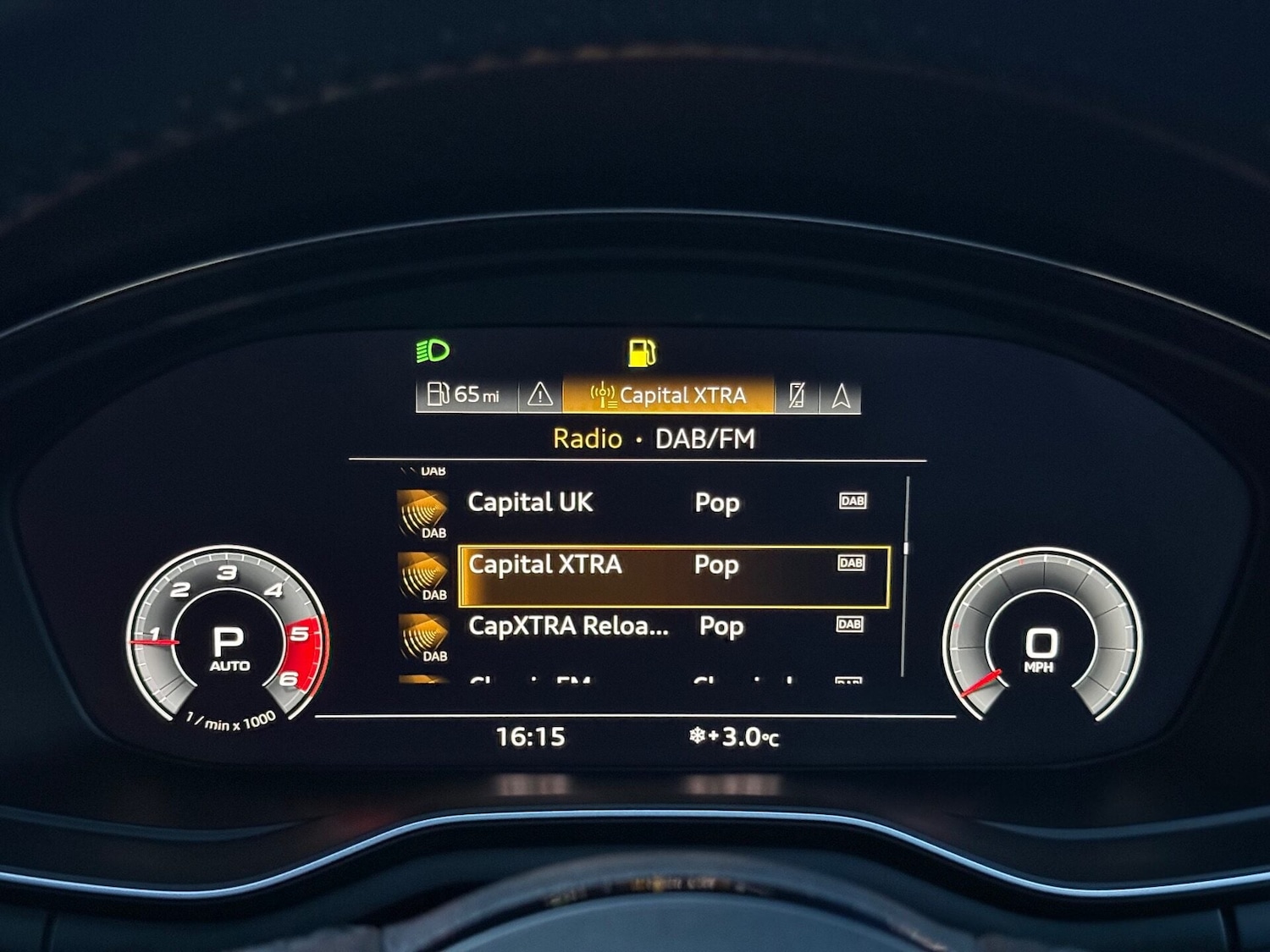Tap the 16:15 clock display
This screenshot has height=952, width=1270.
[x=533, y=737]
